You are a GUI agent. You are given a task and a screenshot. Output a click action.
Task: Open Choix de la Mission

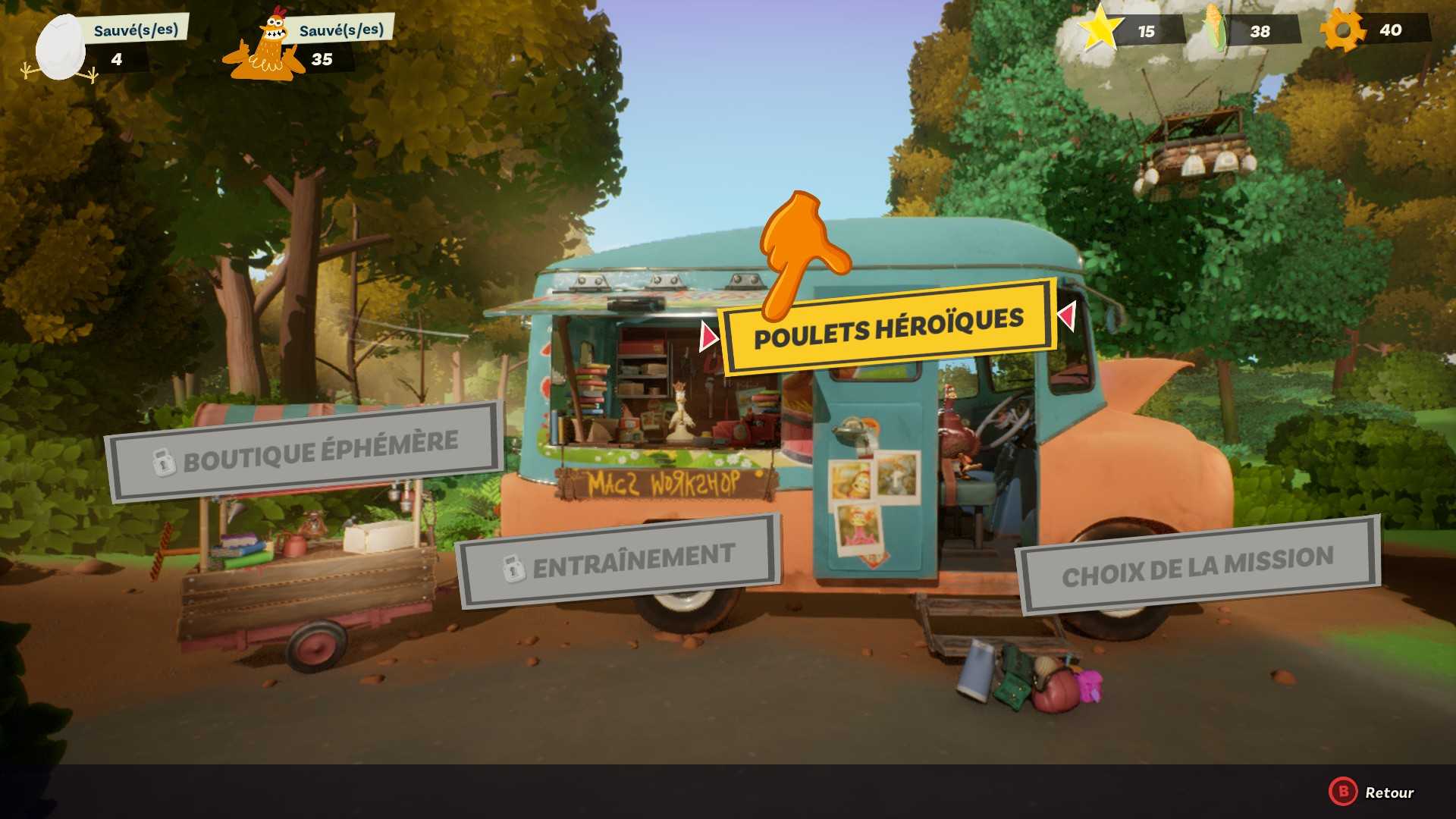click(x=1197, y=566)
